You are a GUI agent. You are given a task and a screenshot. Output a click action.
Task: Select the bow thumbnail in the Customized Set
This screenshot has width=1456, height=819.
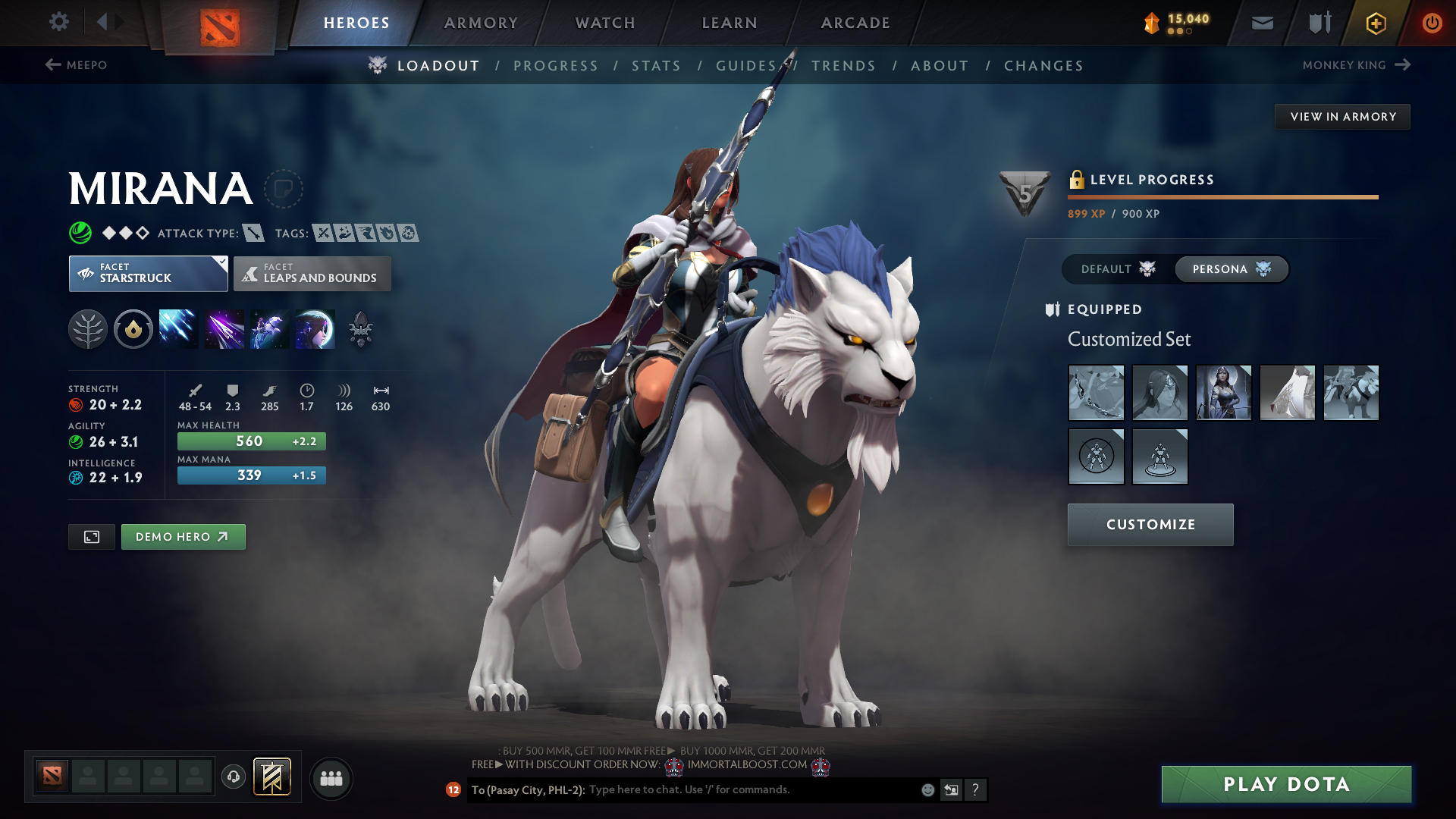pos(1096,393)
